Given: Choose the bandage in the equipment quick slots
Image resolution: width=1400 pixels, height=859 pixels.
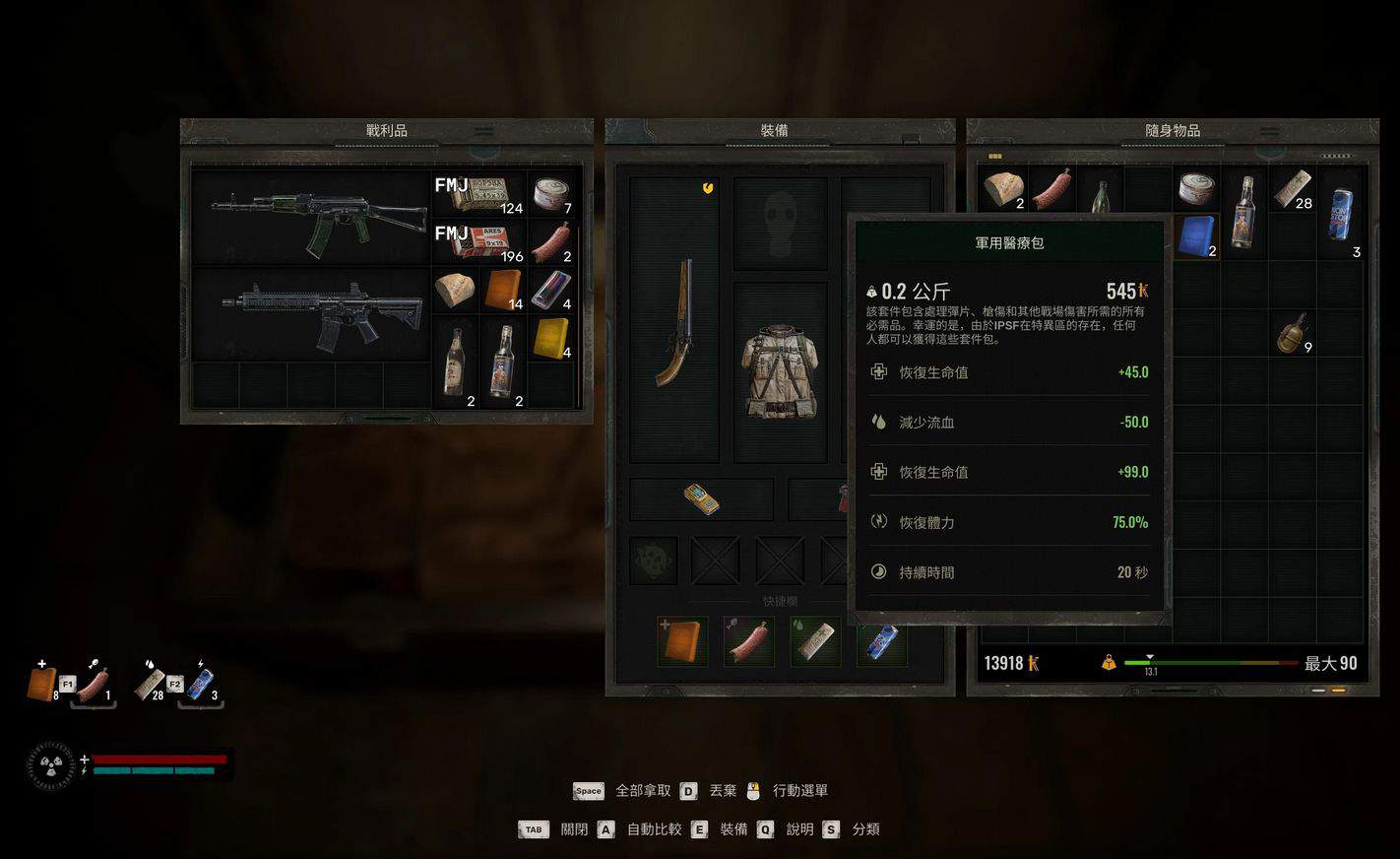Looking at the screenshot, I should [814, 641].
